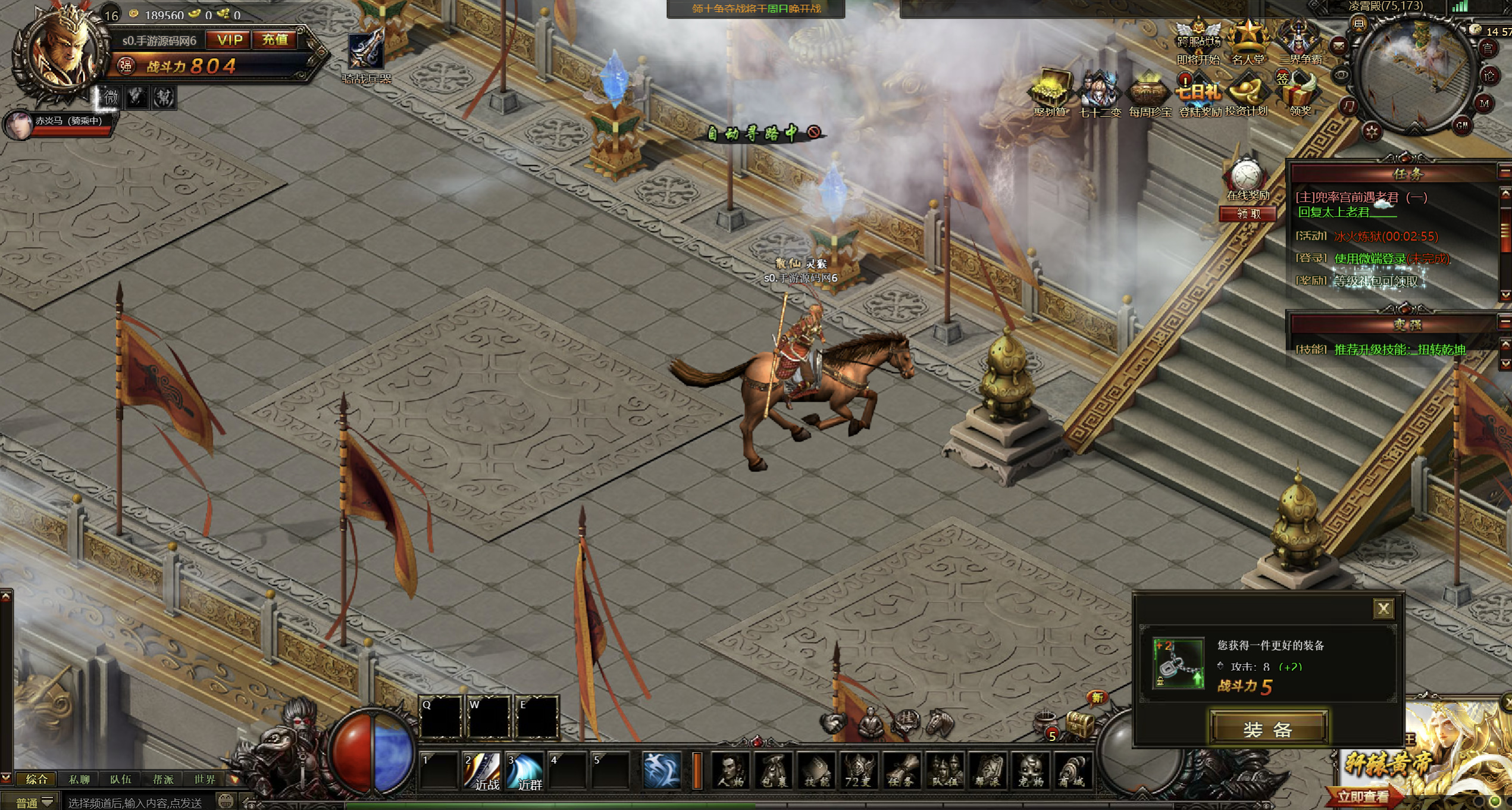Open the VIP panel

tap(230, 40)
